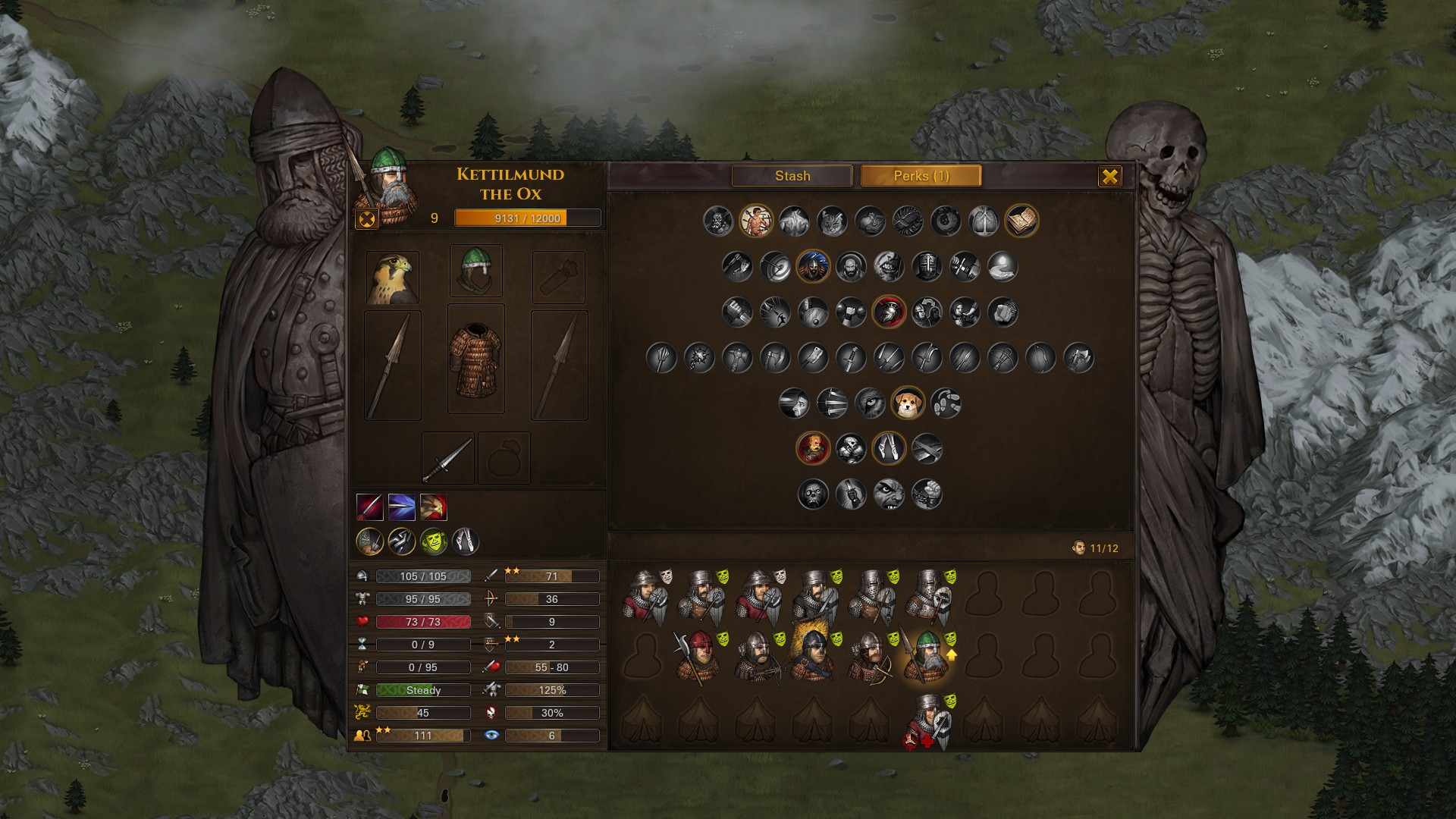
Task: Select the falcon accessory slot
Action: point(393,278)
